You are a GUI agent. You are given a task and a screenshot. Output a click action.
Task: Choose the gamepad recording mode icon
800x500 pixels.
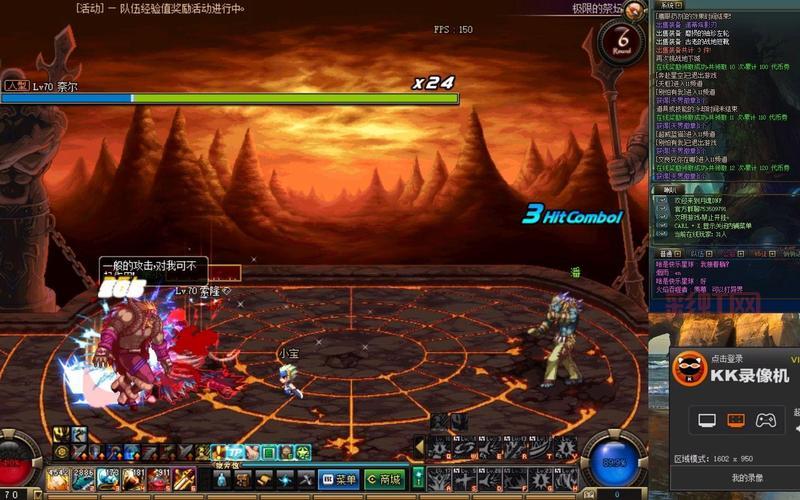(x=765, y=421)
